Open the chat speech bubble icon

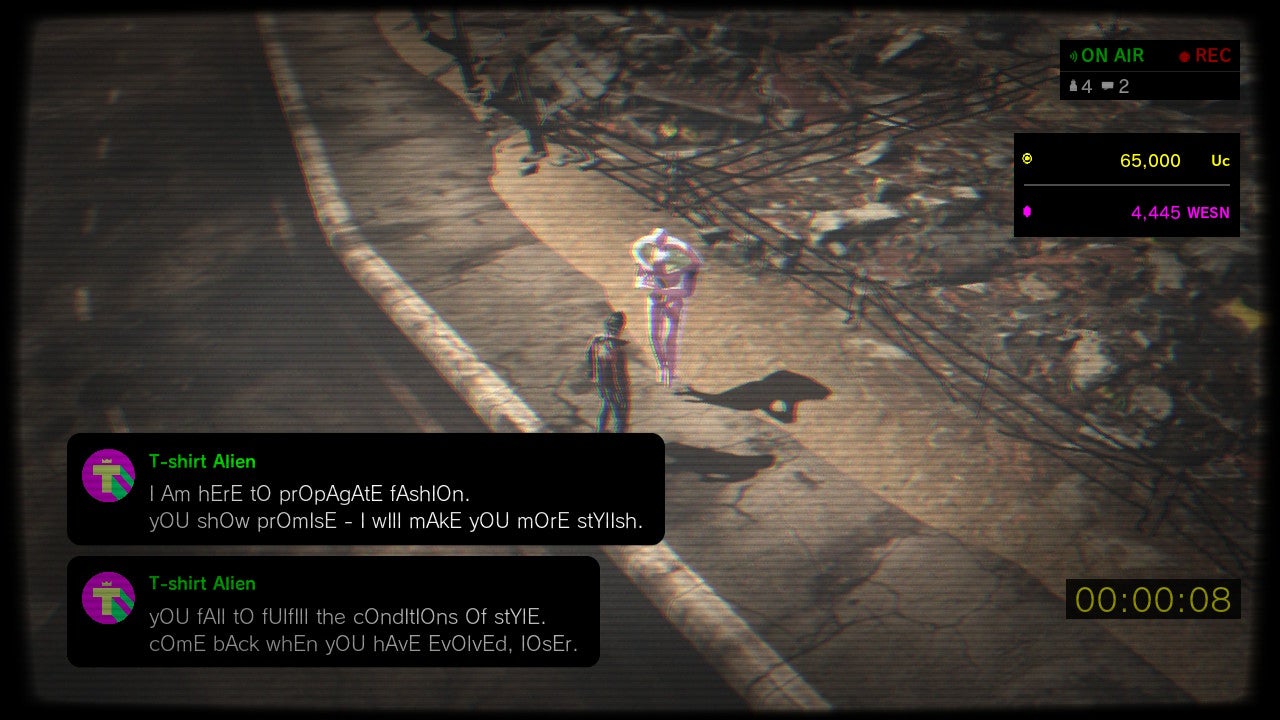click(1110, 86)
